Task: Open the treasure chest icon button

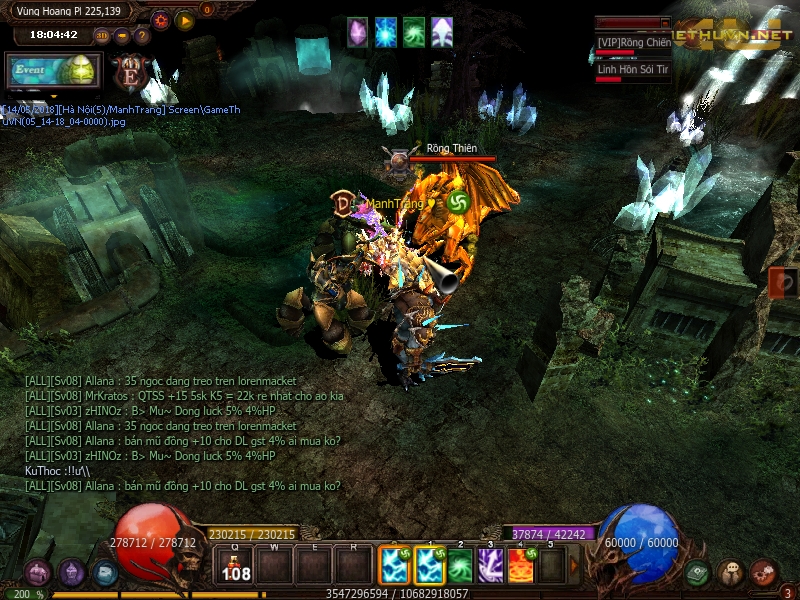Action: point(39,573)
